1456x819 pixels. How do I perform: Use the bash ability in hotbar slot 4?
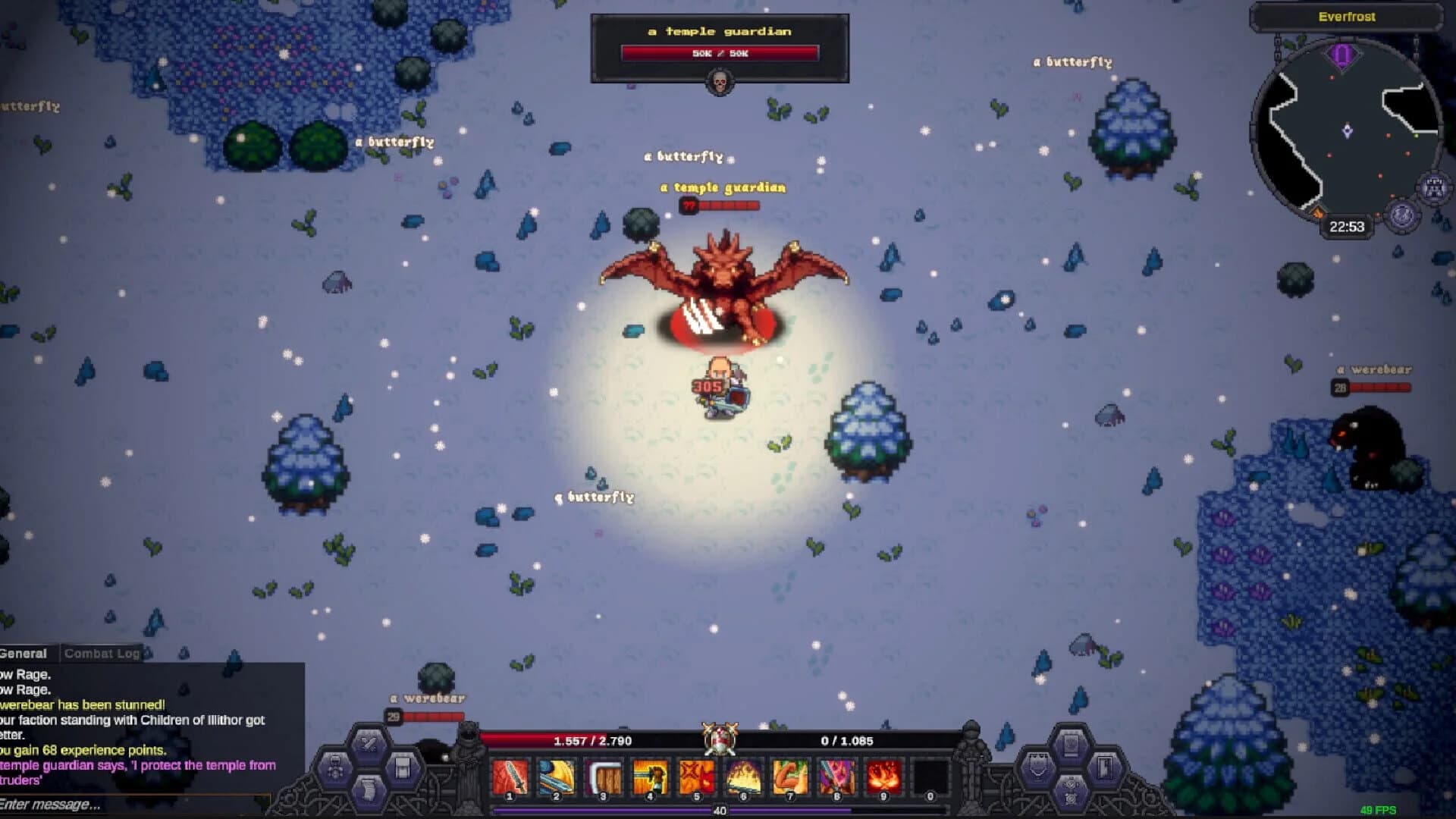pyautogui.click(x=650, y=773)
